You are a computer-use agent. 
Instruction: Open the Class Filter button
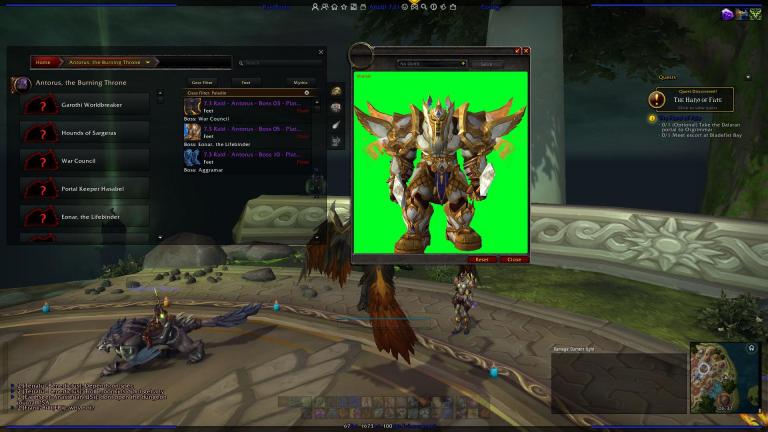click(202, 81)
